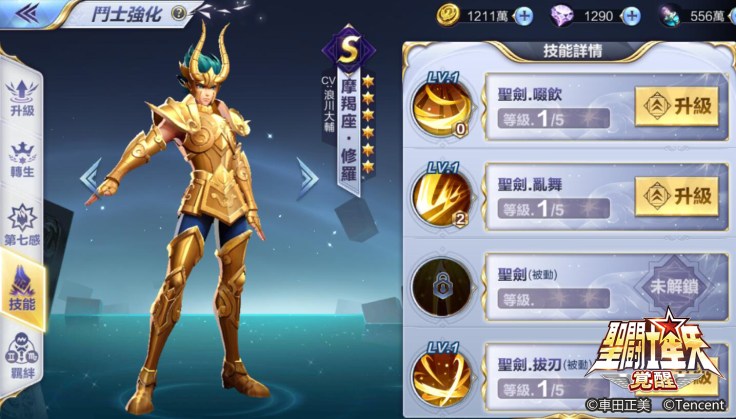Click the 未解鎖 locked skill button

[676, 282]
